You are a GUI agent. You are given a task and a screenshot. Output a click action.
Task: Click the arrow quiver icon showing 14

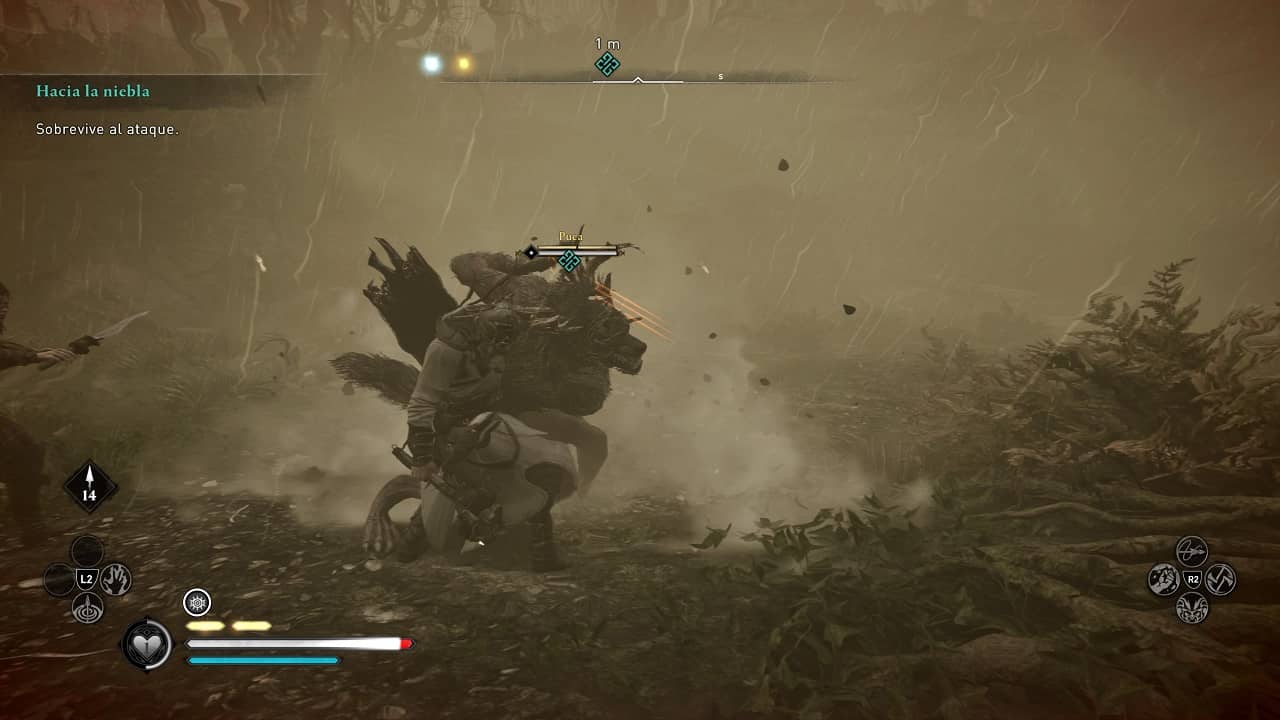(x=90, y=486)
